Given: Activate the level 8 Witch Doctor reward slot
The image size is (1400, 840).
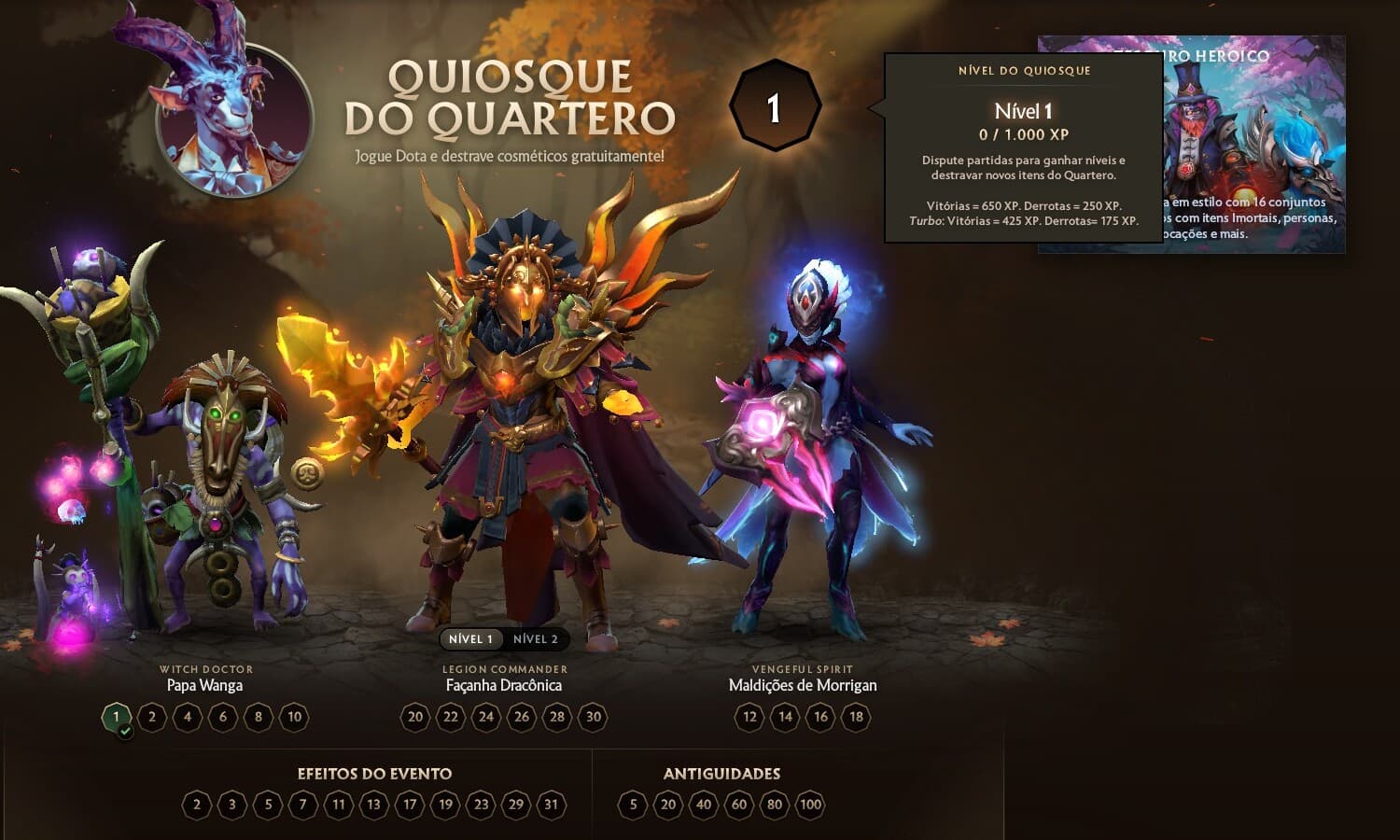Looking at the screenshot, I should tap(258, 718).
